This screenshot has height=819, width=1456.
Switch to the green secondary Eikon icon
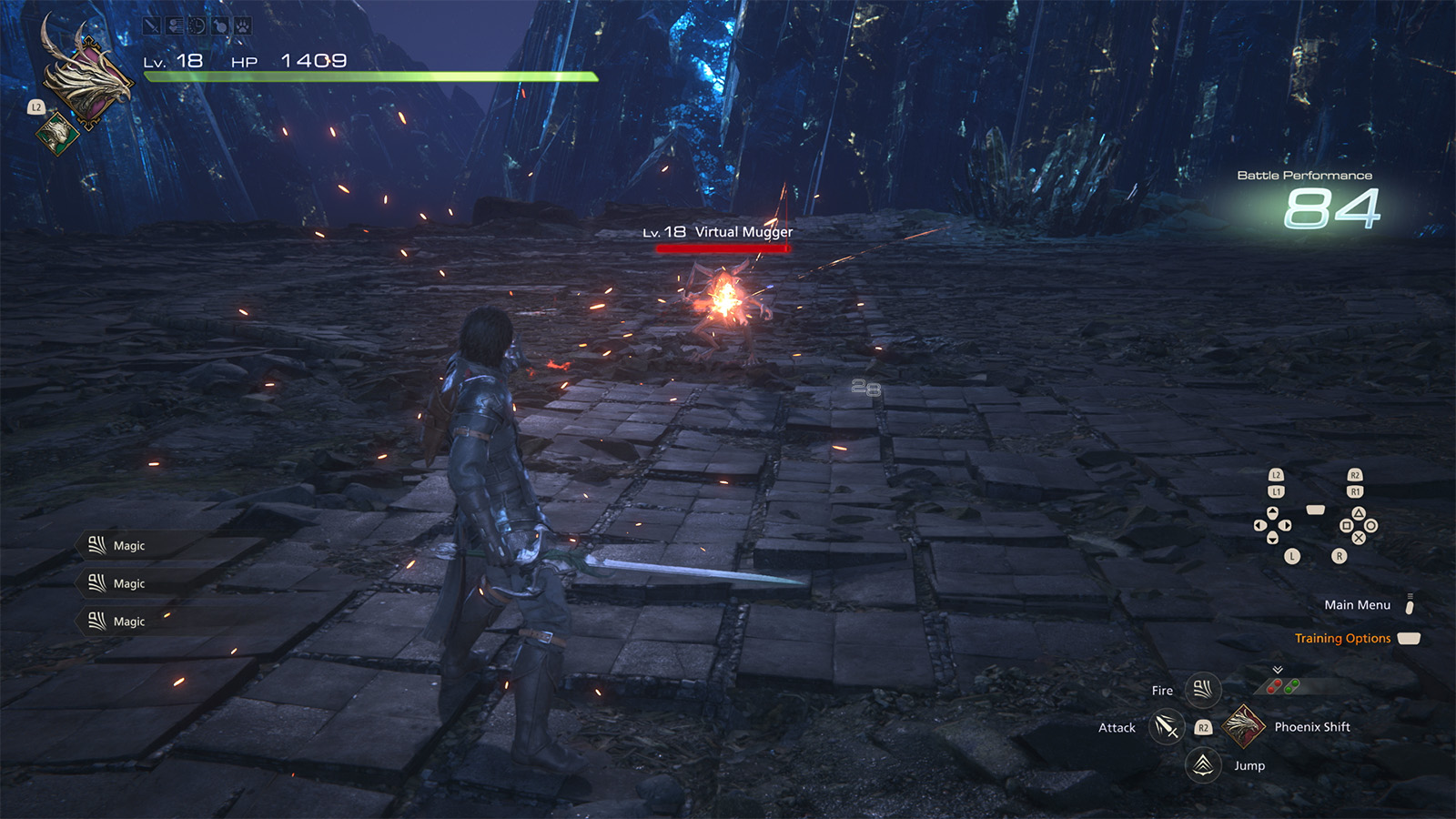(57, 133)
